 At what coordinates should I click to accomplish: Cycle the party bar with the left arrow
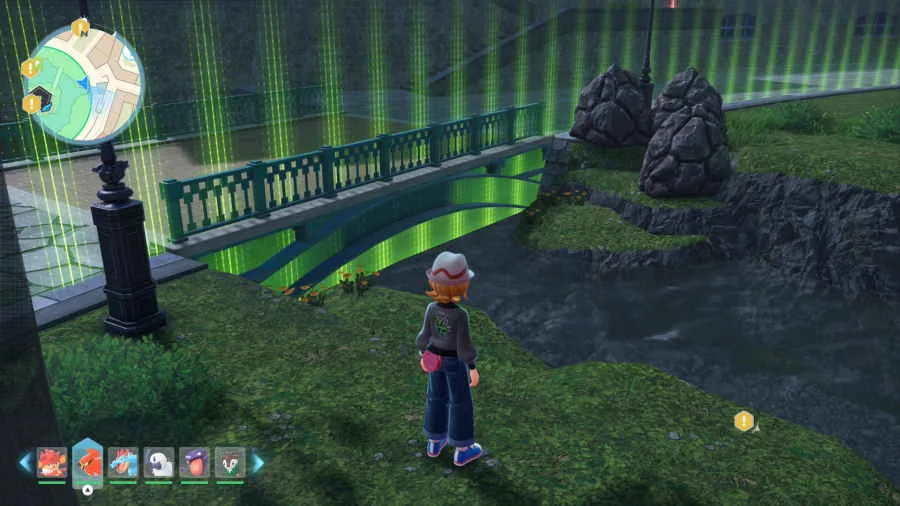click(24, 463)
